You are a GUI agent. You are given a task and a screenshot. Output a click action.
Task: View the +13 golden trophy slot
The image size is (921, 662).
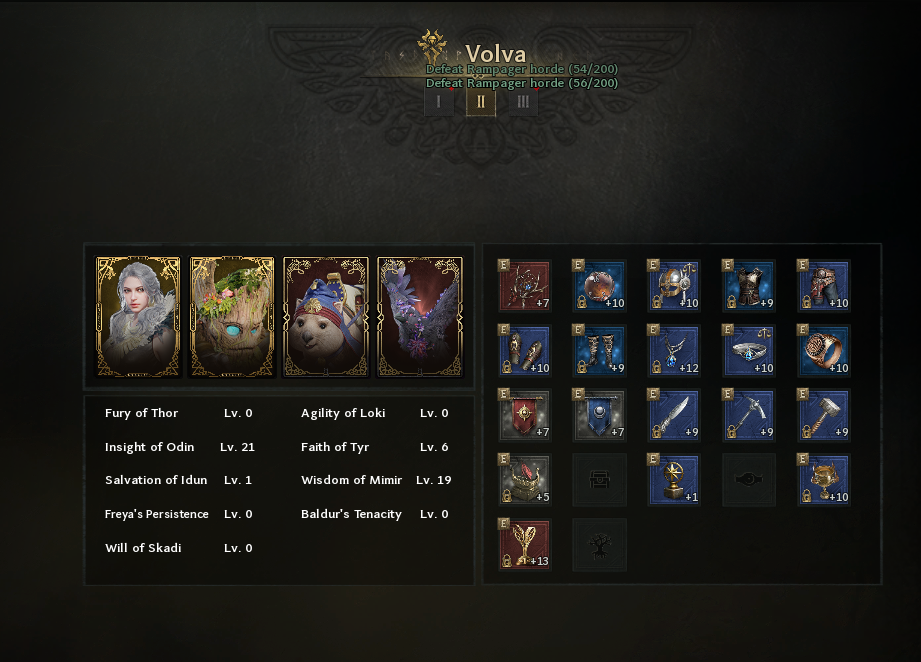(525, 545)
